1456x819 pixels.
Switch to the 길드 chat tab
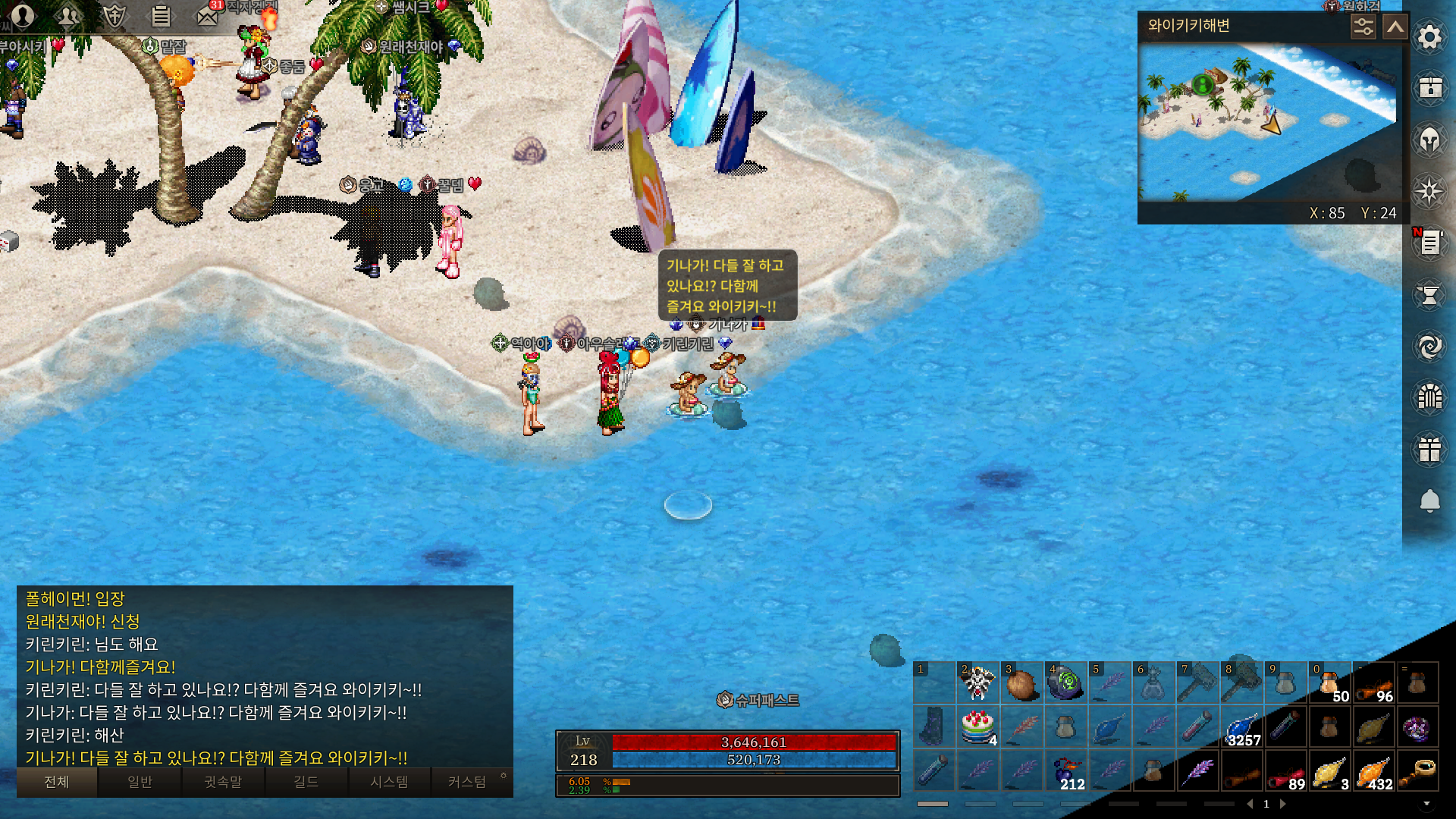(x=306, y=782)
